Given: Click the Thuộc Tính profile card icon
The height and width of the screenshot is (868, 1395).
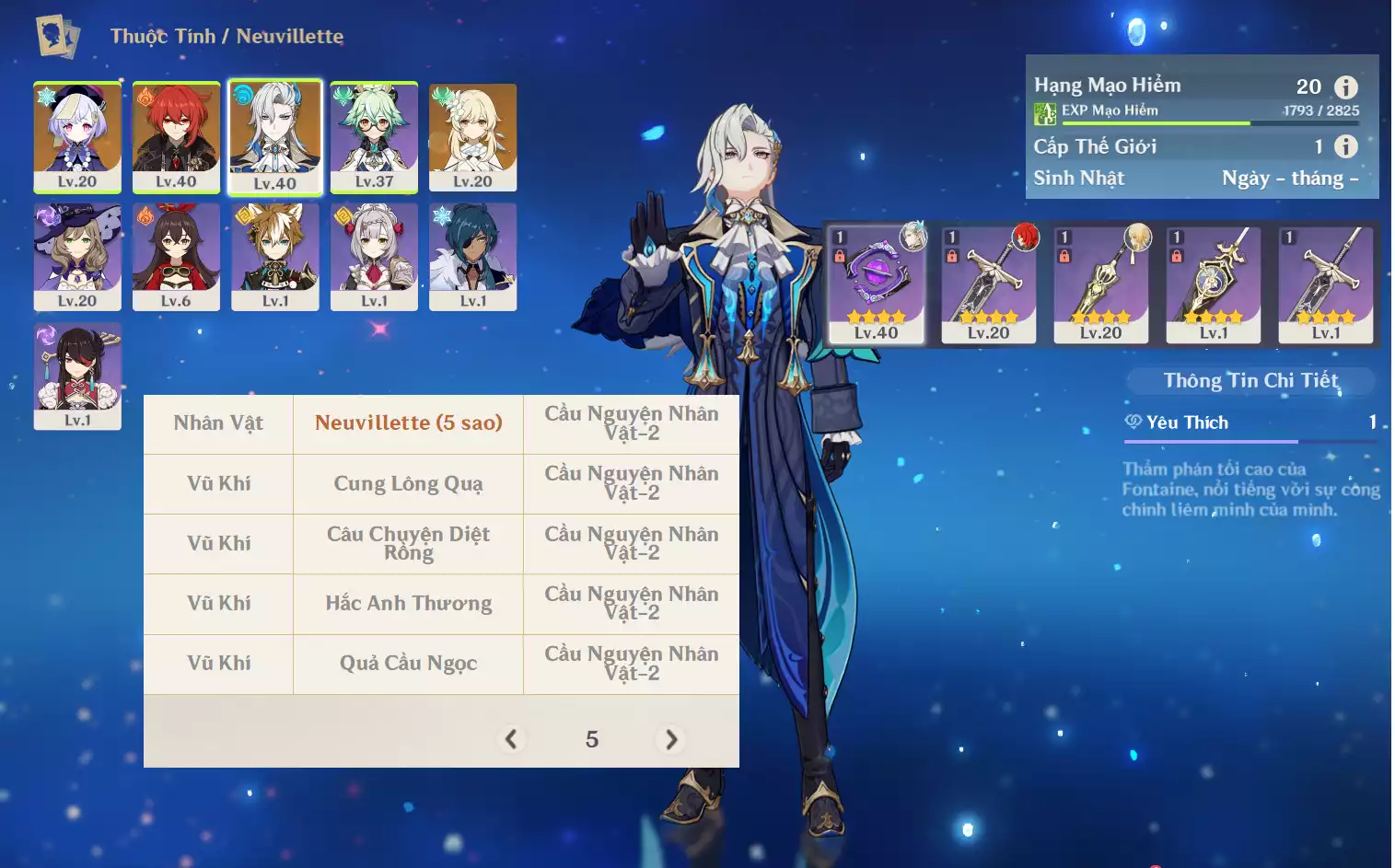Looking at the screenshot, I should [x=57, y=37].
